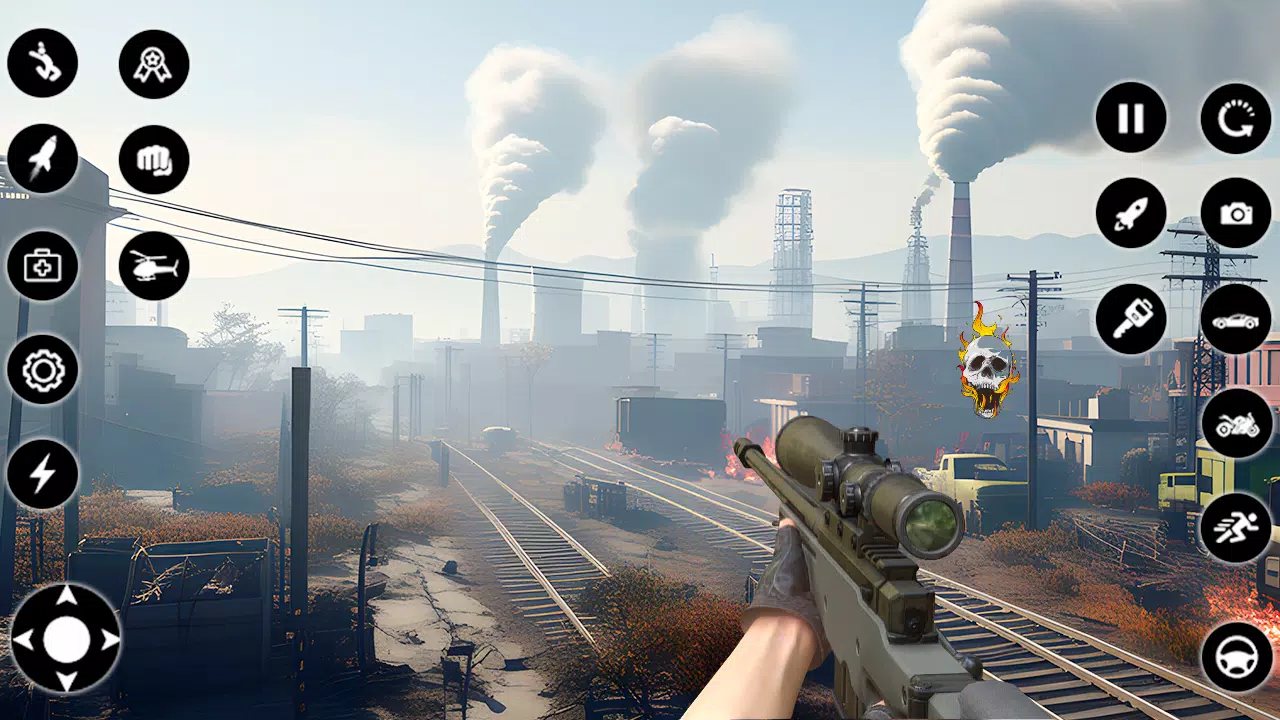Viewport: 1280px width, 720px height.
Task: Select the car key icon
Action: pos(1131,319)
